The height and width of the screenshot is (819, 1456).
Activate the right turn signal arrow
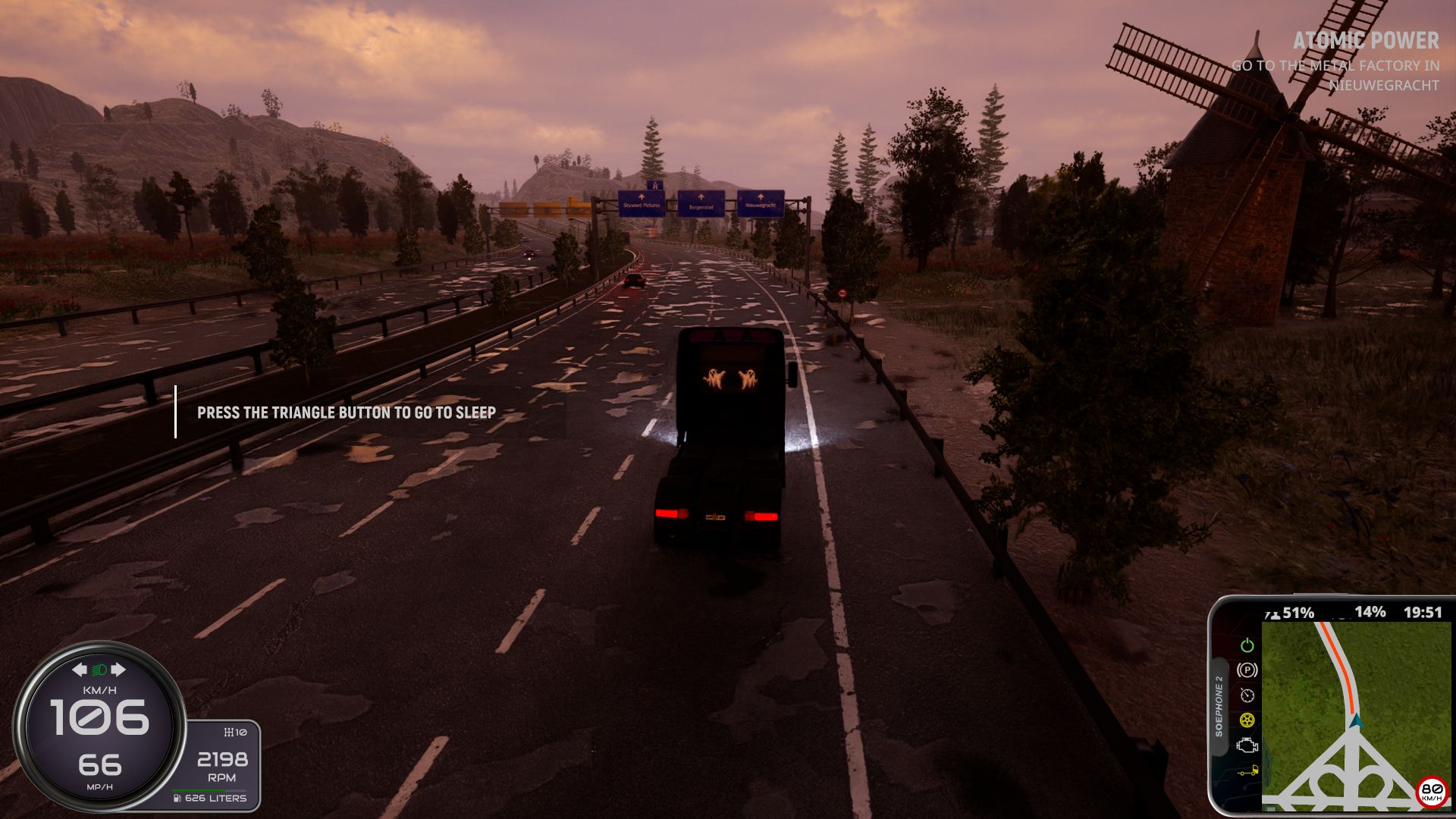(x=118, y=670)
